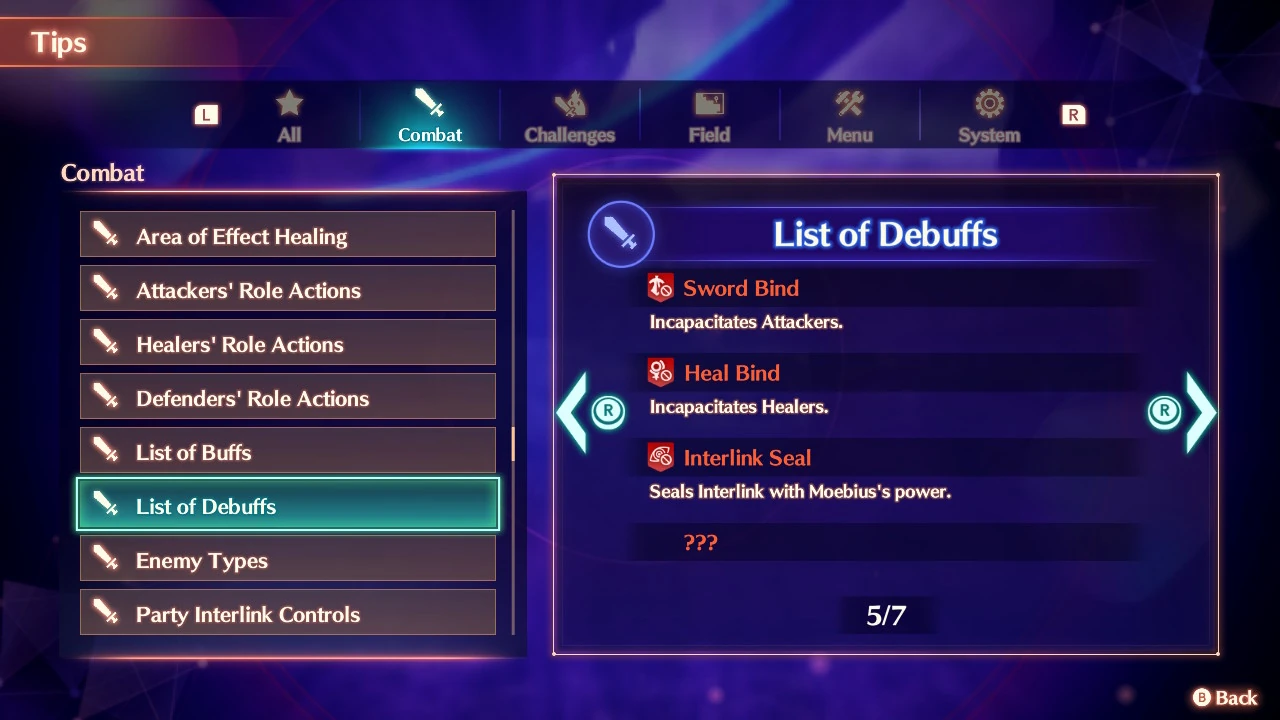Click the R shoulder button indicator

(x=1073, y=115)
